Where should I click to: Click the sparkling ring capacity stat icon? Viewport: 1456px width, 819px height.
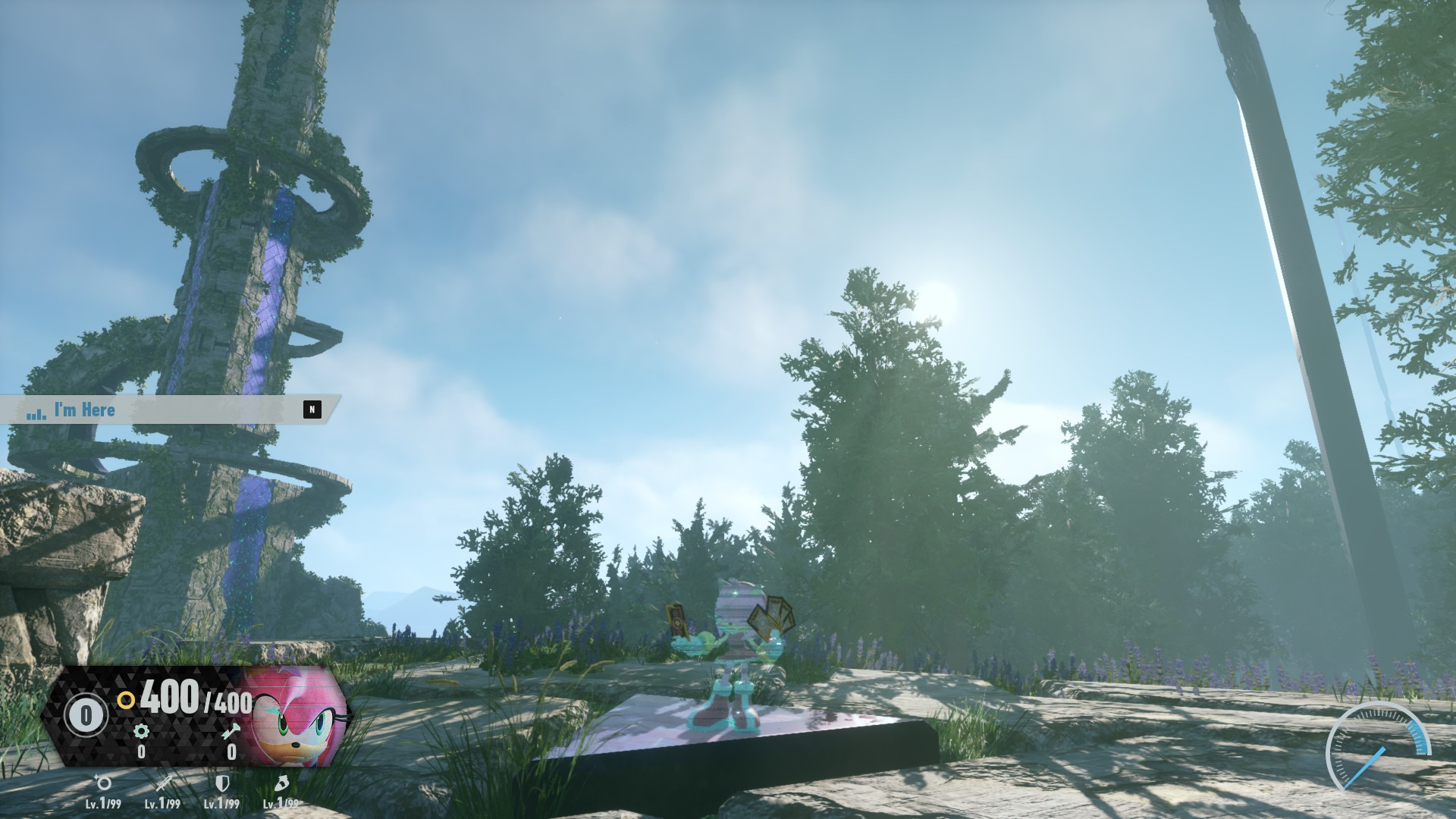104,785
